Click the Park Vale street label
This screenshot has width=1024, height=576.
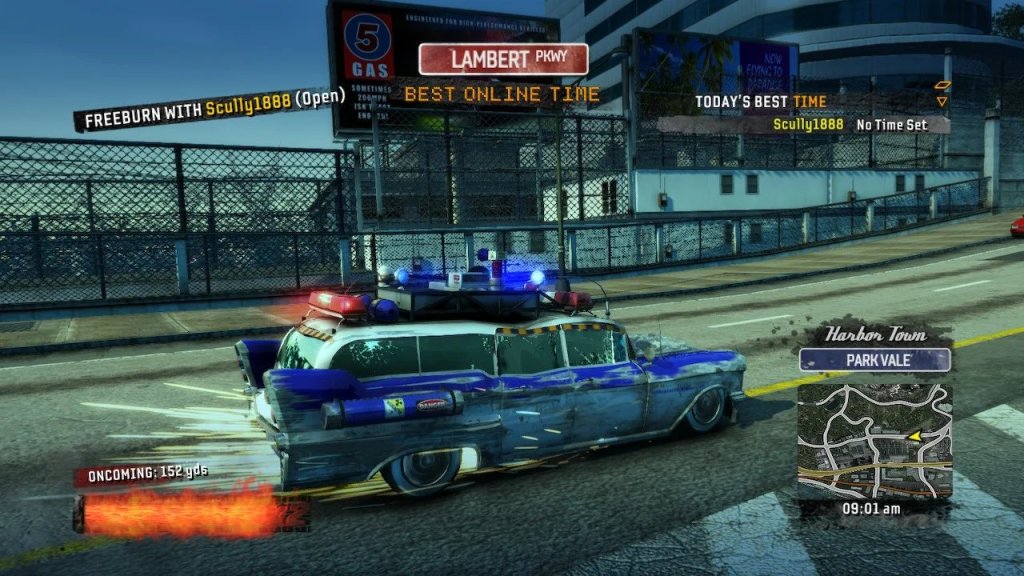[875, 359]
